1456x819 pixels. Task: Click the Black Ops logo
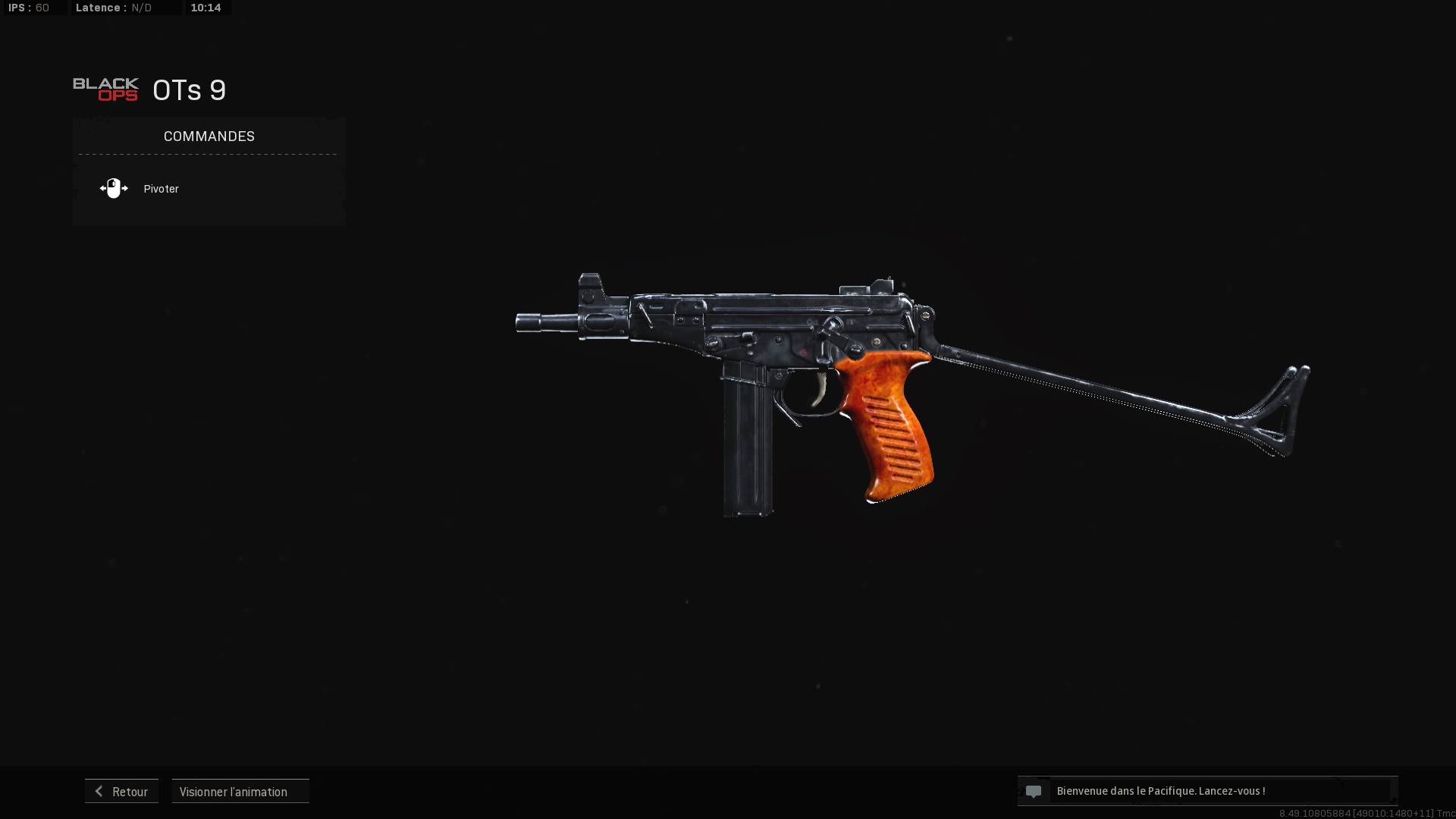point(105,89)
